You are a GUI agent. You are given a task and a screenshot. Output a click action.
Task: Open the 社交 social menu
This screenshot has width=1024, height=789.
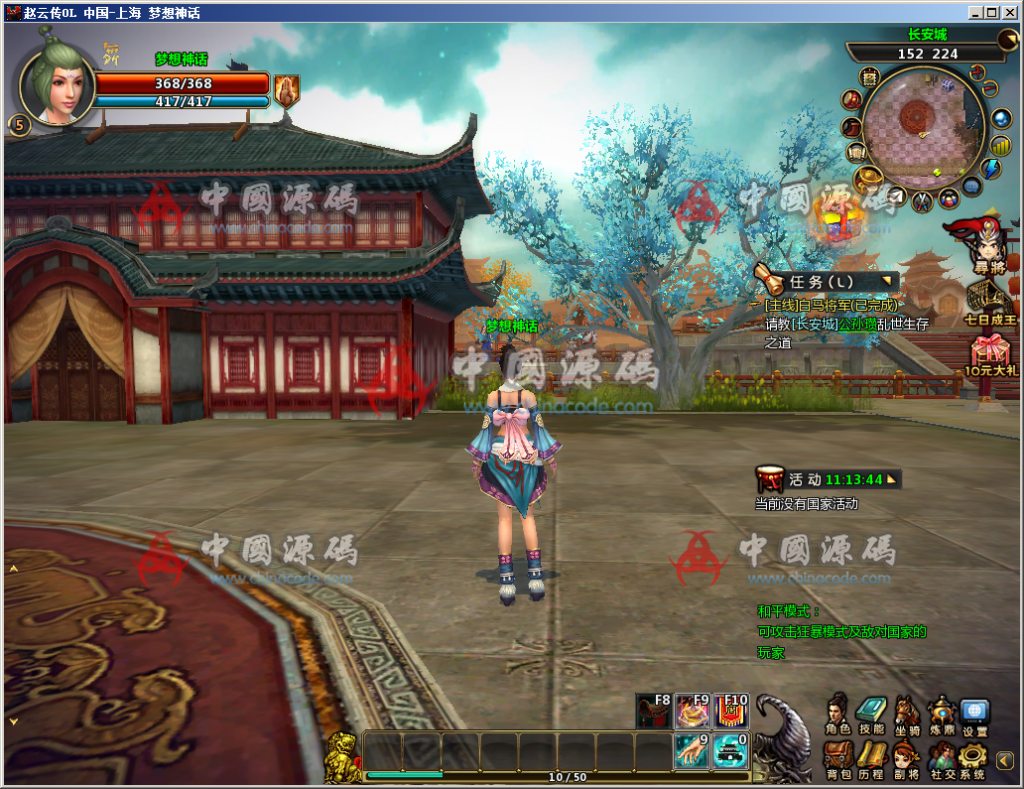[941, 757]
